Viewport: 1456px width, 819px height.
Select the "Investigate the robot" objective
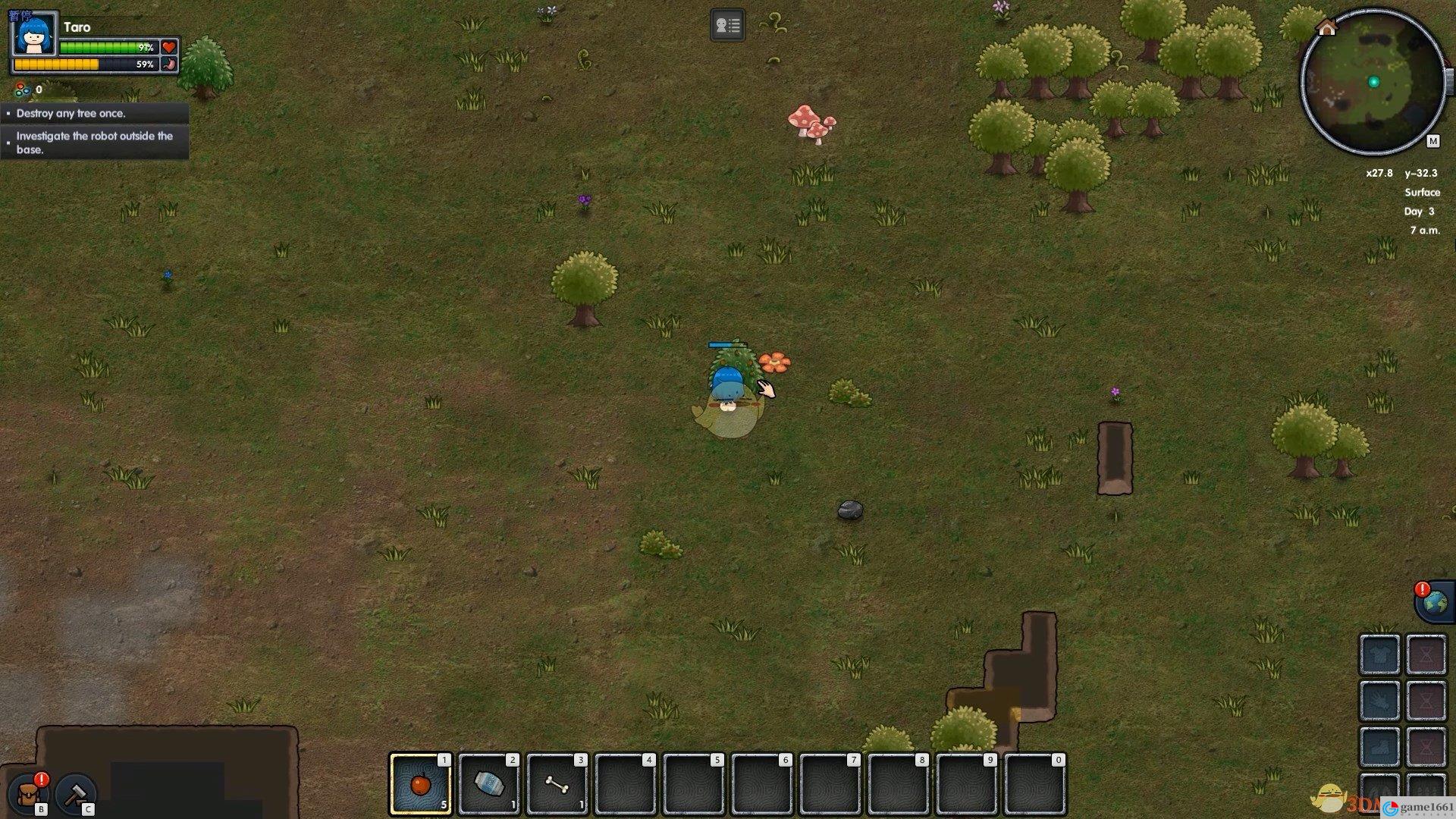(x=95, y=143)
